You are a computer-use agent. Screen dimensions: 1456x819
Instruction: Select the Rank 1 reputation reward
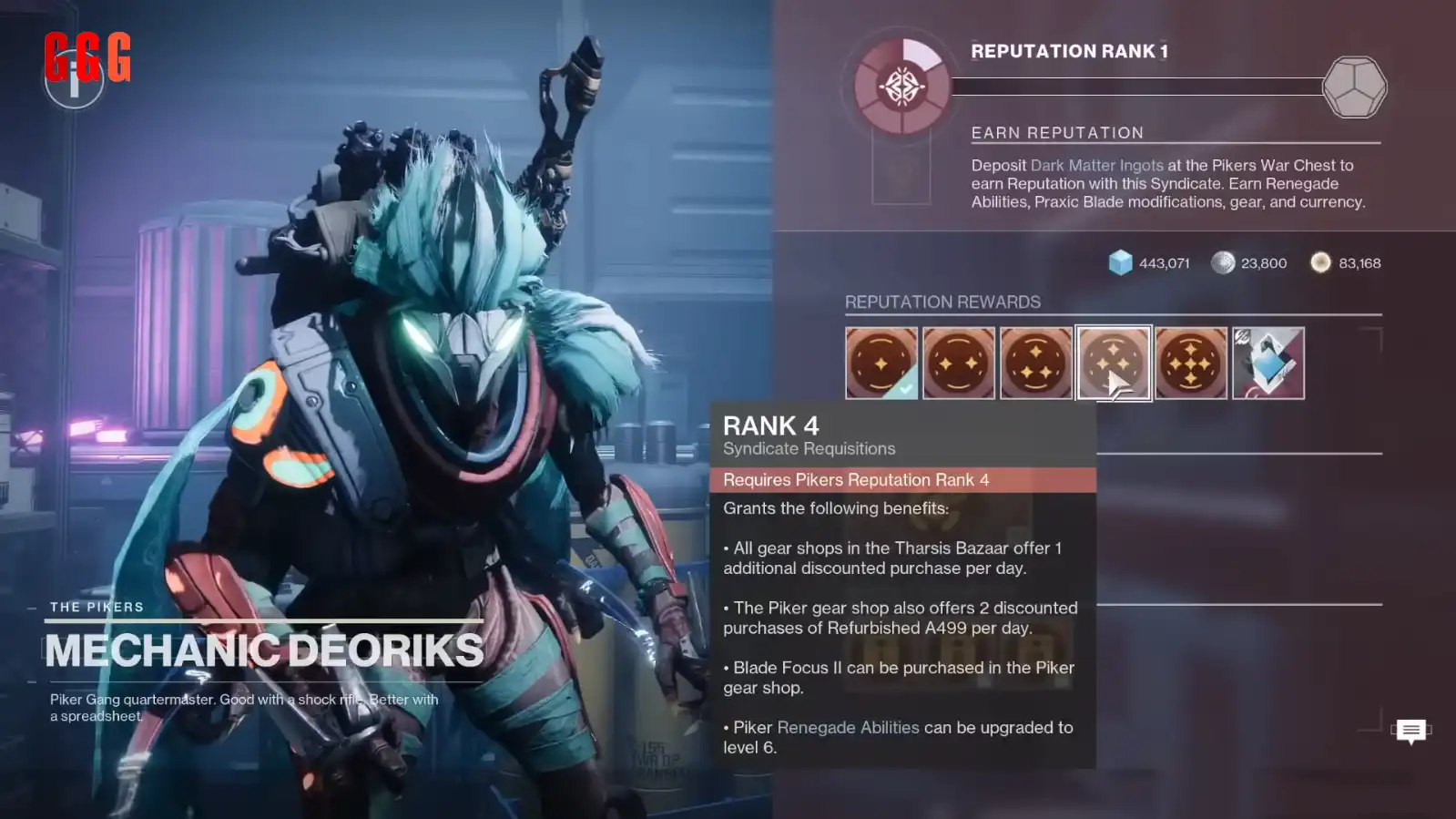pos(881,363)
